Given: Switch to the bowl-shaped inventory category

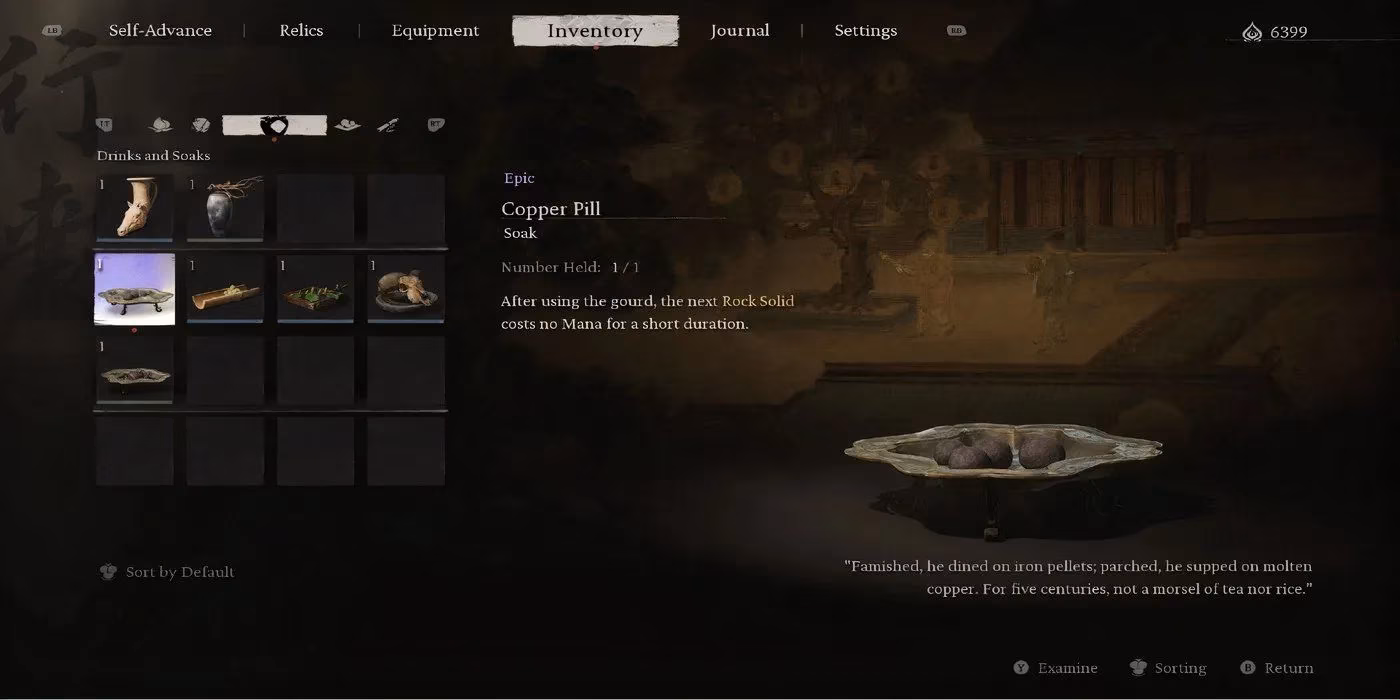Looking at the screenshot, I should click(x=347, y=125).
